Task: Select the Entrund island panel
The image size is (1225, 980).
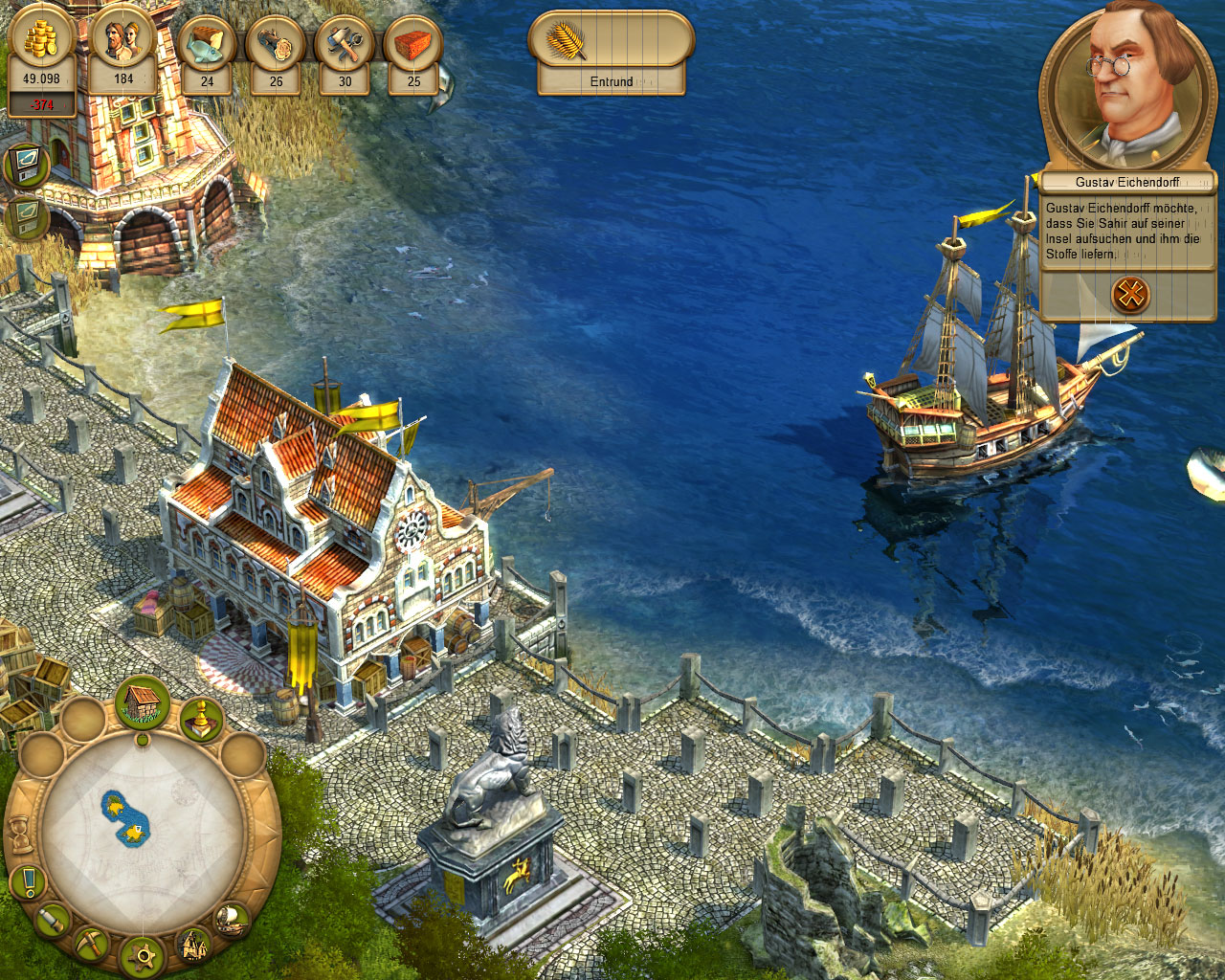Action: point(611,54)
